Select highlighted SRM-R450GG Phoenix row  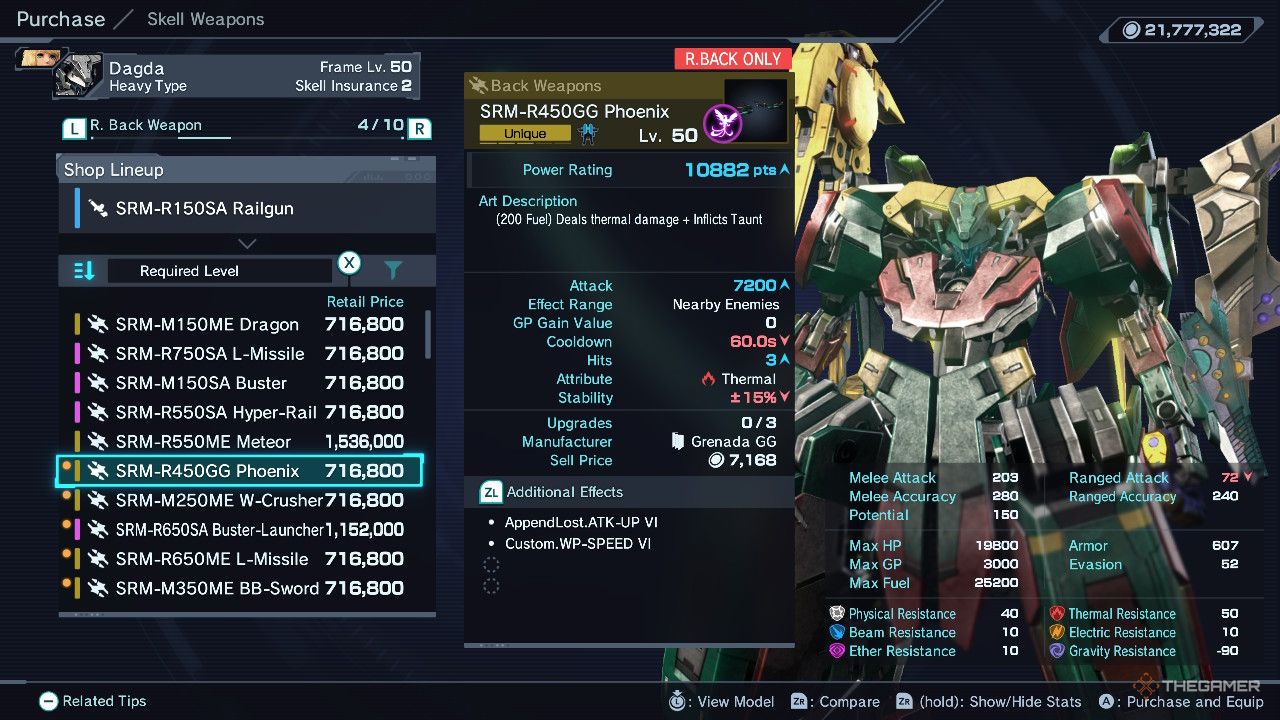pyautogui.click(x=240, y=471)
